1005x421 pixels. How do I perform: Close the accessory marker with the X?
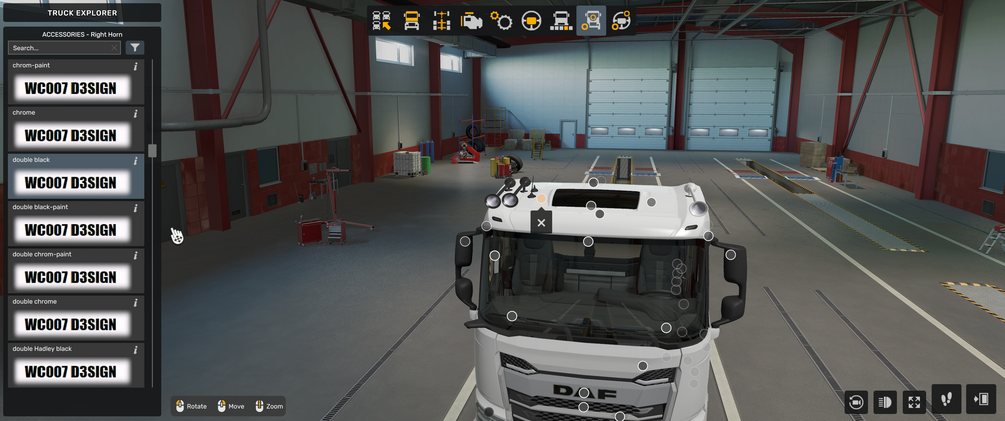pos(541,222)
